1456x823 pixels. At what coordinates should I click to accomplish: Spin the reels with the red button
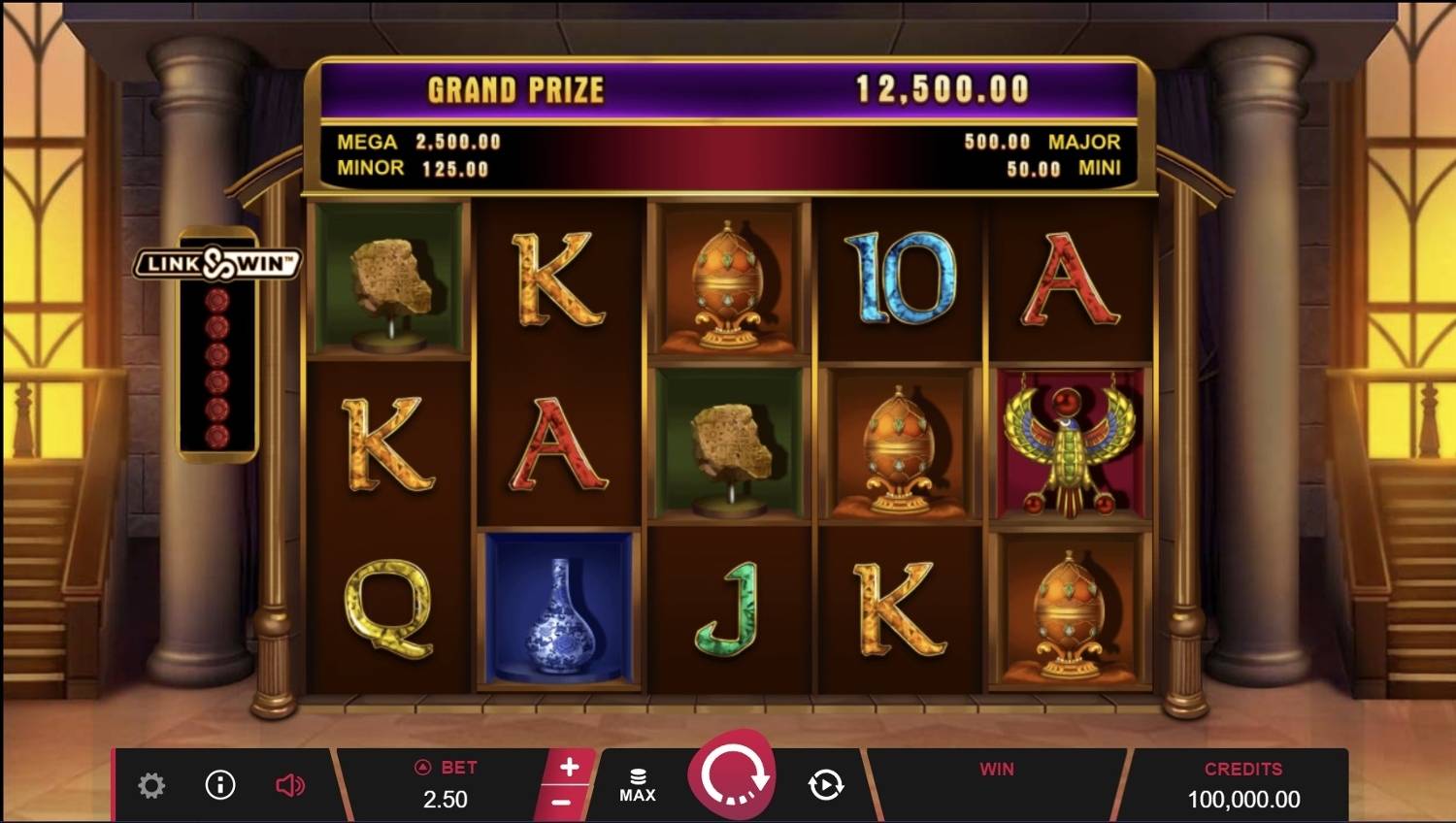pyautogui.click(x=731, y=777)
